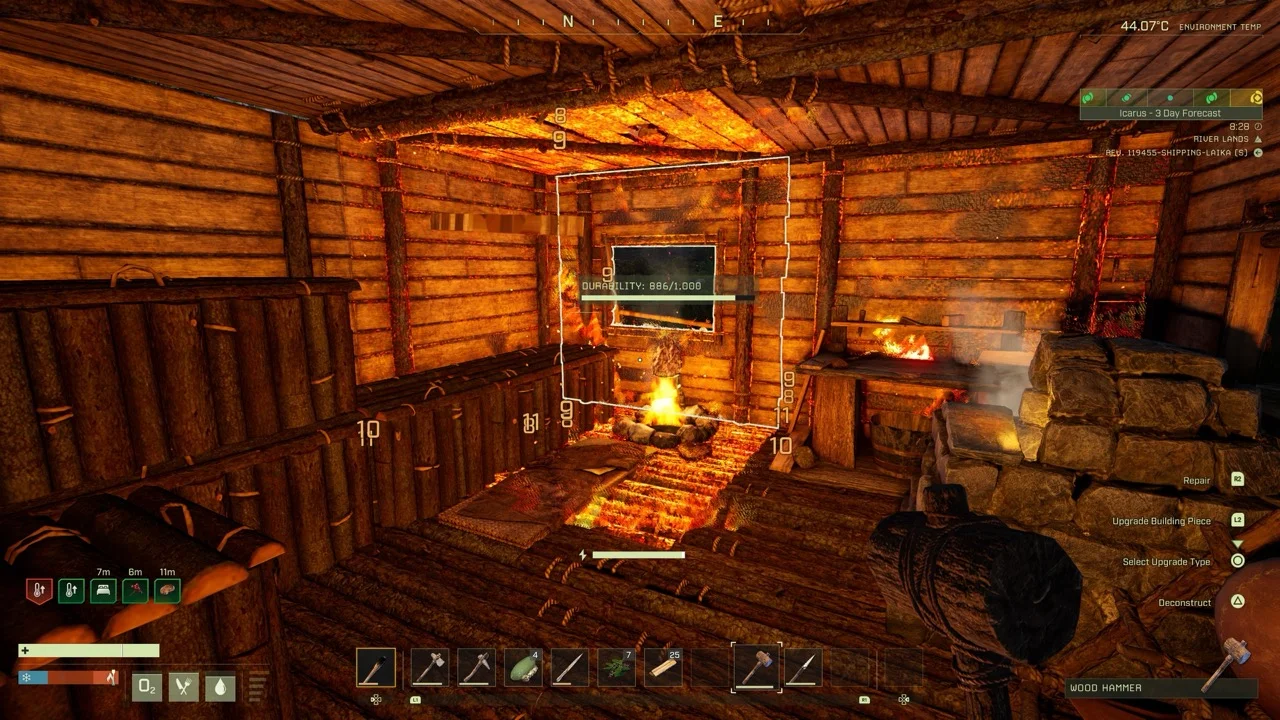
Task: Pick the leafy plant stack of 7
Action: tap(615, 667)
